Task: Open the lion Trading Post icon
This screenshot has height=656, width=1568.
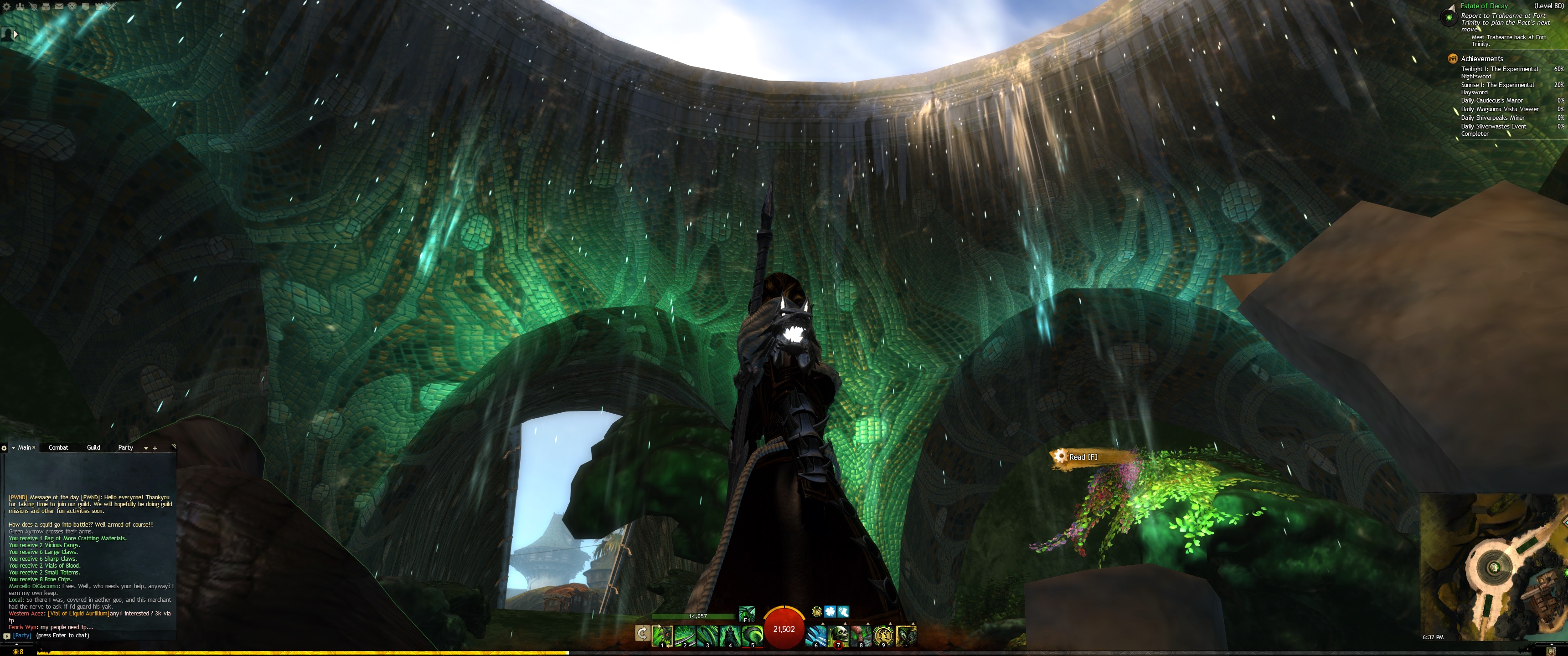Action: (72, 6)
